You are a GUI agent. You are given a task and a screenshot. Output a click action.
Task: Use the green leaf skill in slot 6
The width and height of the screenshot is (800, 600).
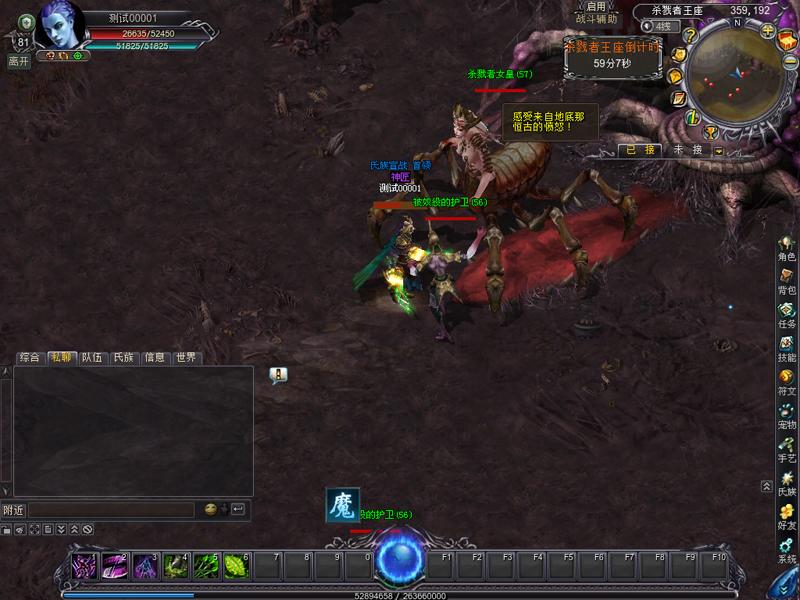point(237,566)
